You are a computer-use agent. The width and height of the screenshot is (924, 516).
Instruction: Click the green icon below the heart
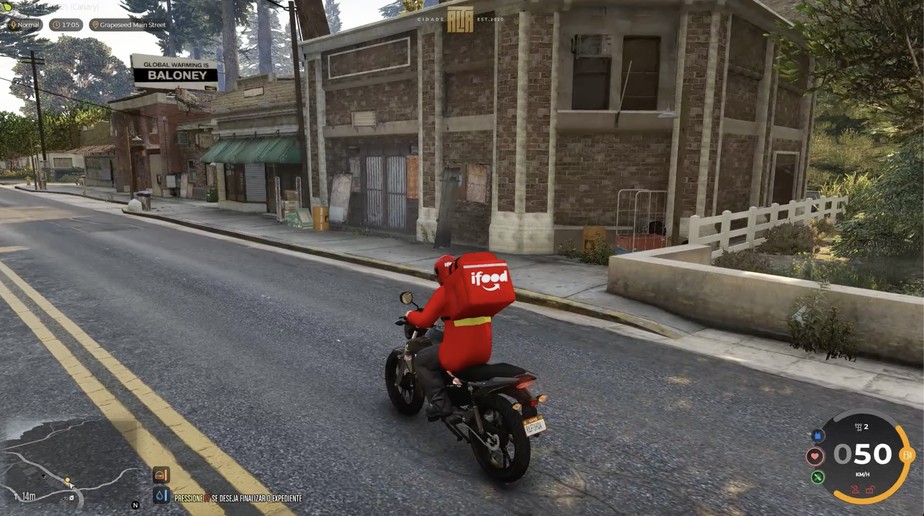[x=818, y=476]
